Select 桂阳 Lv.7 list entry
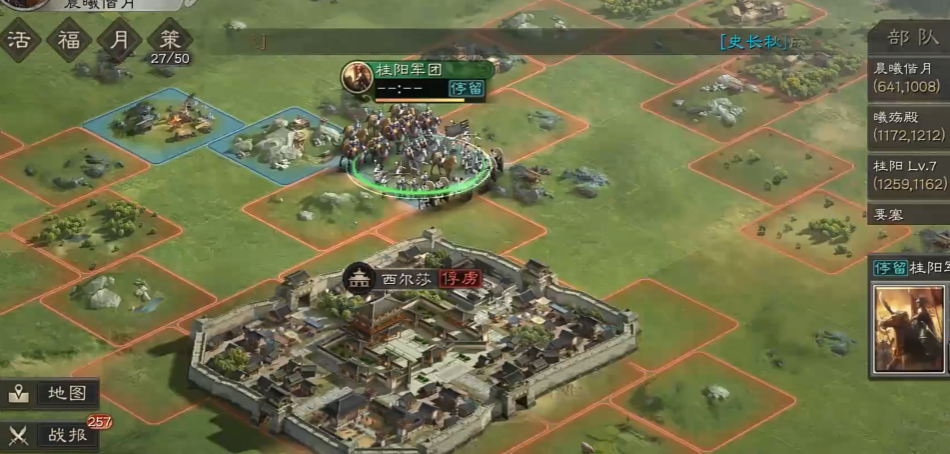950x454 pixels. pos(908,175)
